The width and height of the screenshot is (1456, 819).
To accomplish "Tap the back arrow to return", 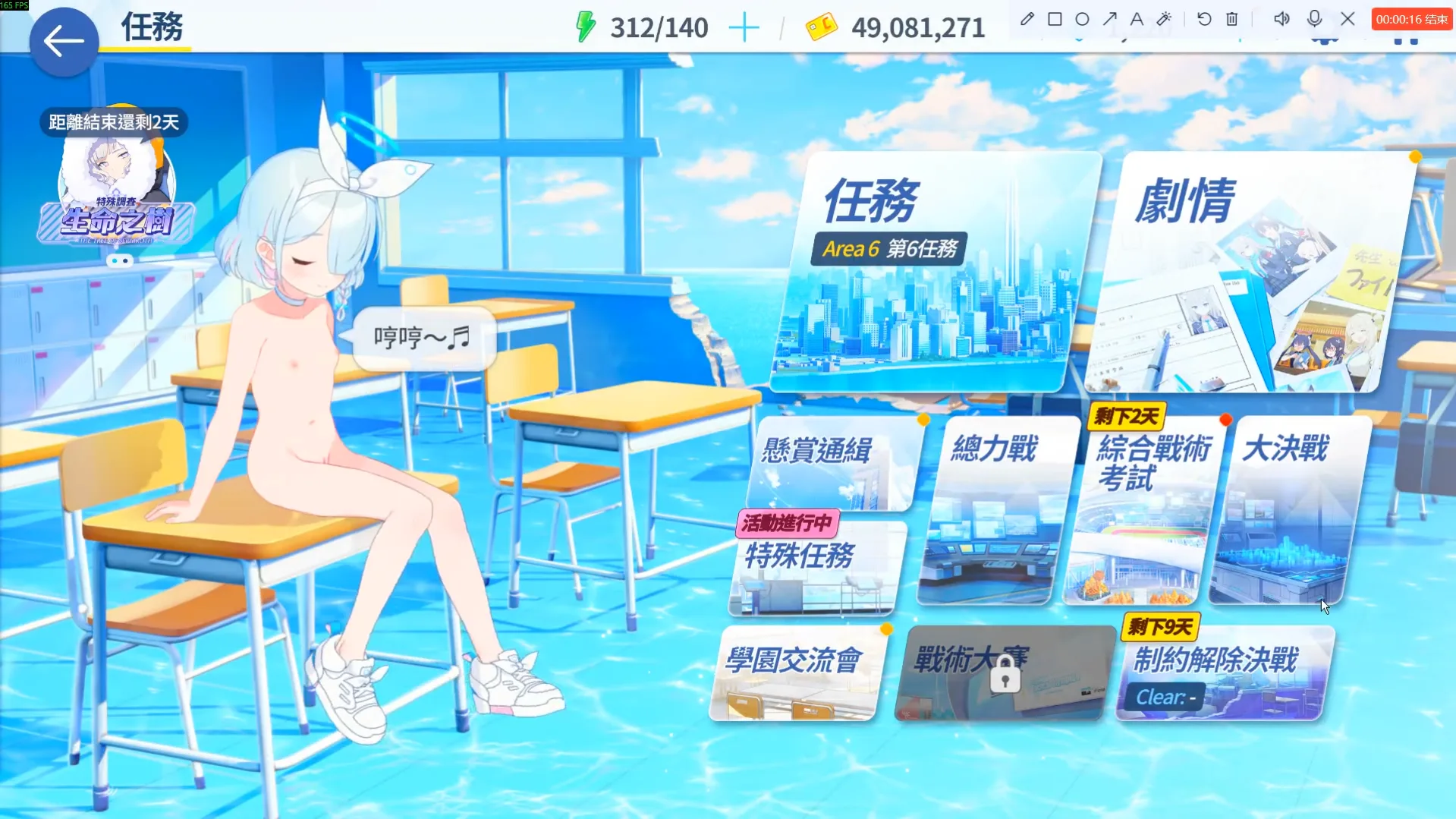I will pyautogui.click(x=64, y=41).
